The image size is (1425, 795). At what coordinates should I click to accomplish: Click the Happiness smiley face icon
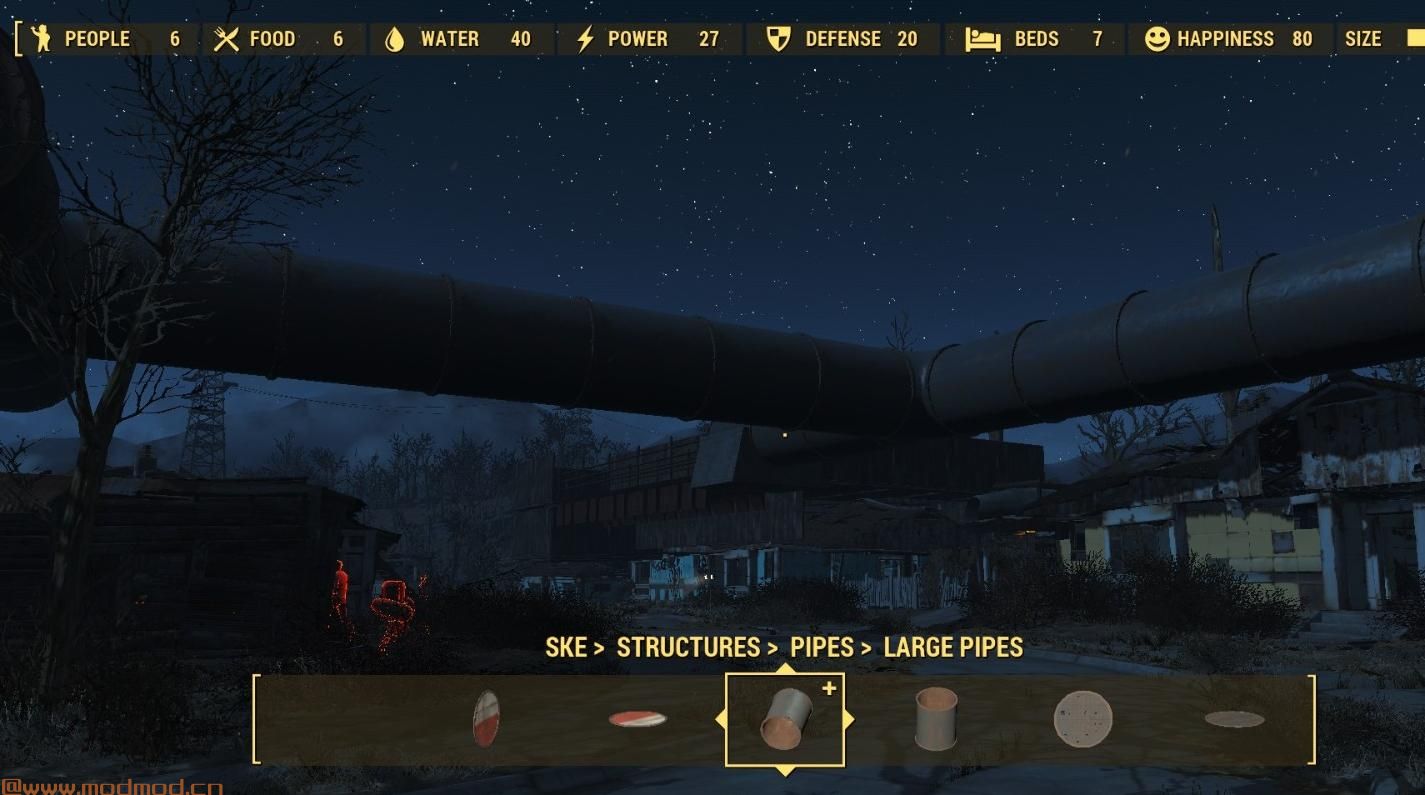click(1157, 39)
